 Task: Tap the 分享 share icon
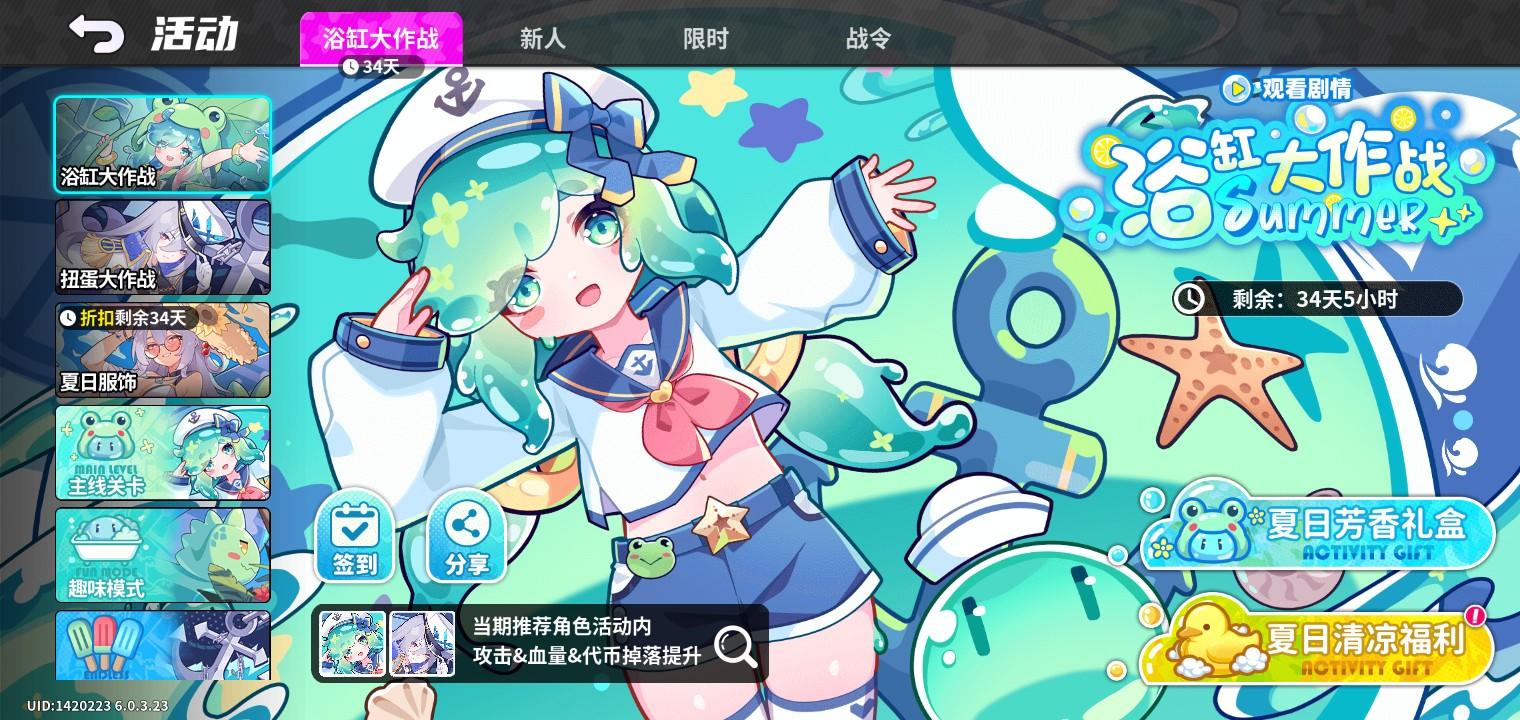tap(466, 539)
